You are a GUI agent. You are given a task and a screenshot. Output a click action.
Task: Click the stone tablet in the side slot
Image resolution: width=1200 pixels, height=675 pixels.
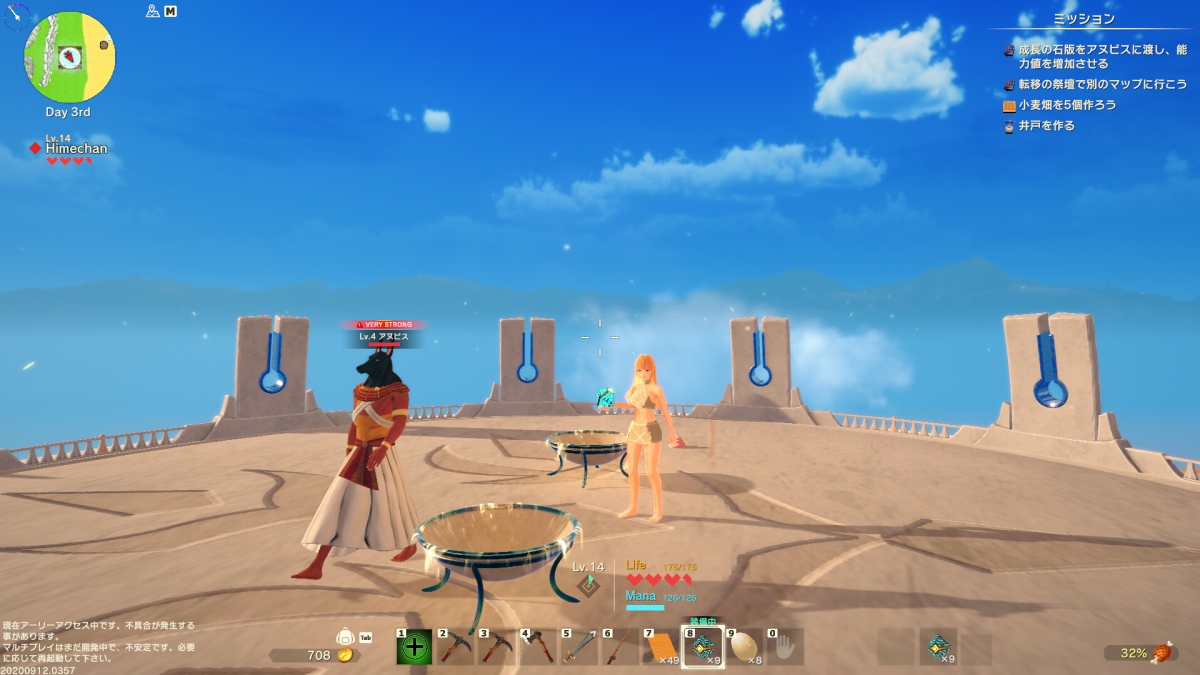tap(938, 647)
